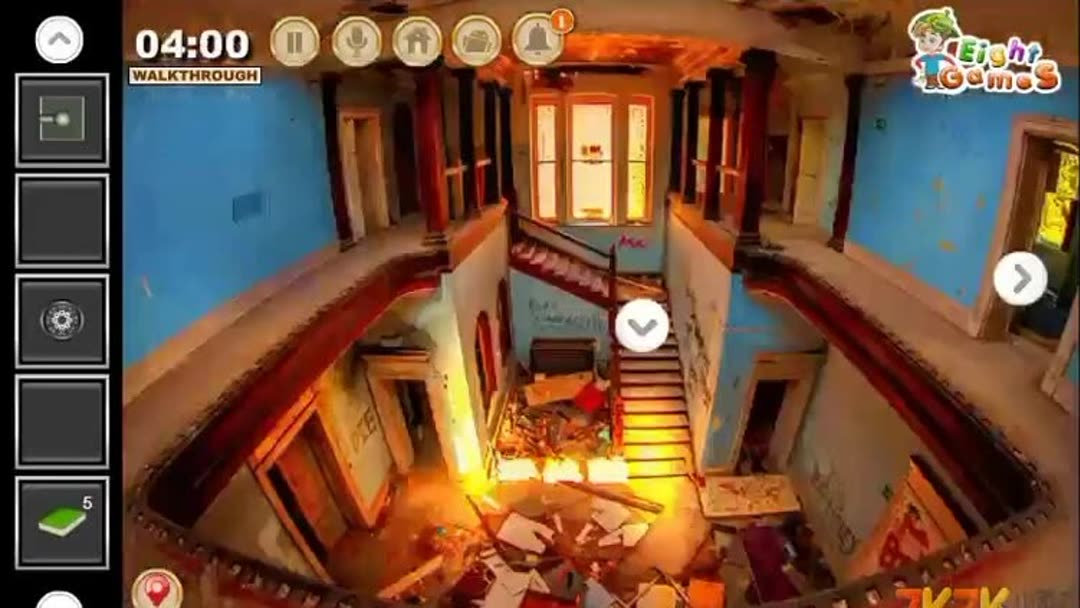Pause the game
The image size is (1080, 608).
(x=295, y=42)
